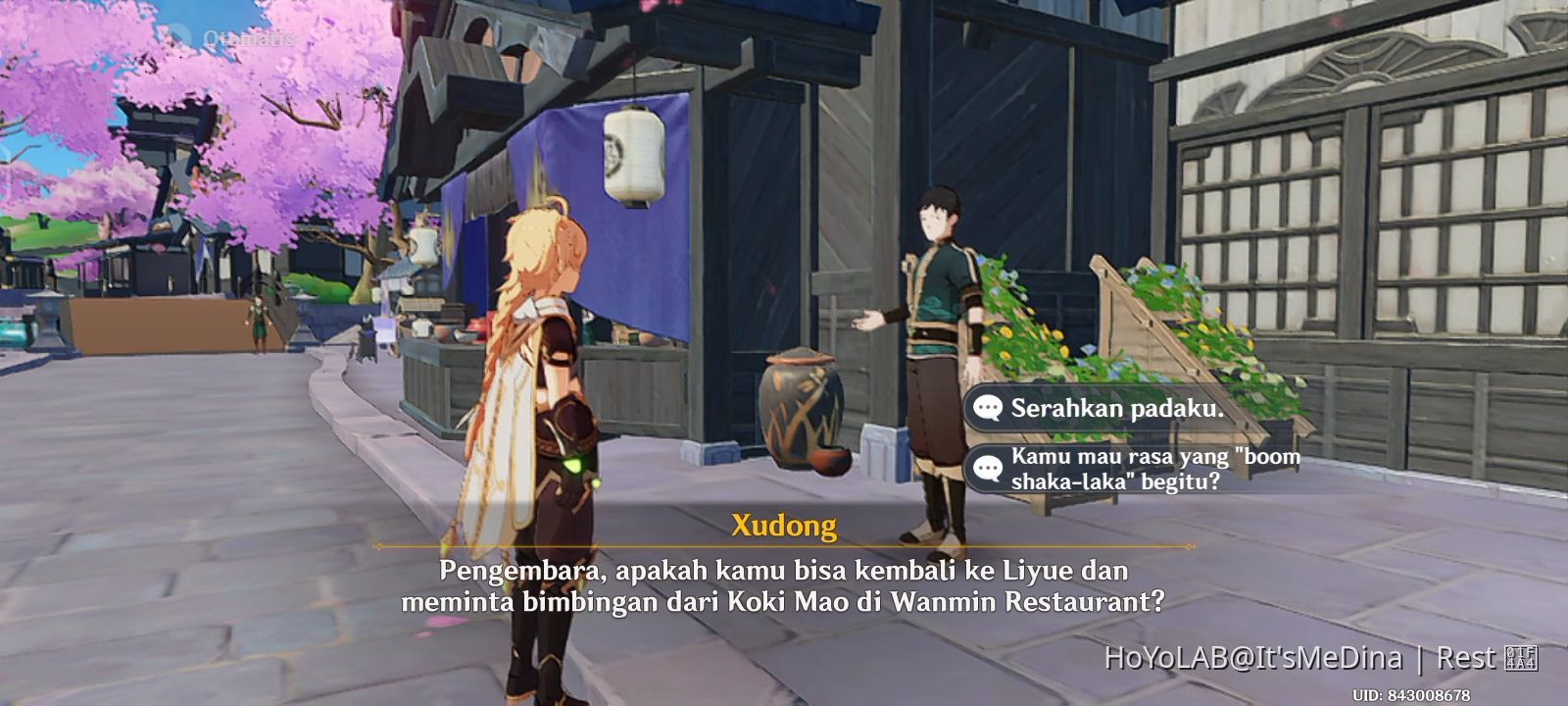Image resolution: width=1568 pixels, height=706 pixels.
Task: Click the ladle resting against the pot
Action: coord(829,461)
